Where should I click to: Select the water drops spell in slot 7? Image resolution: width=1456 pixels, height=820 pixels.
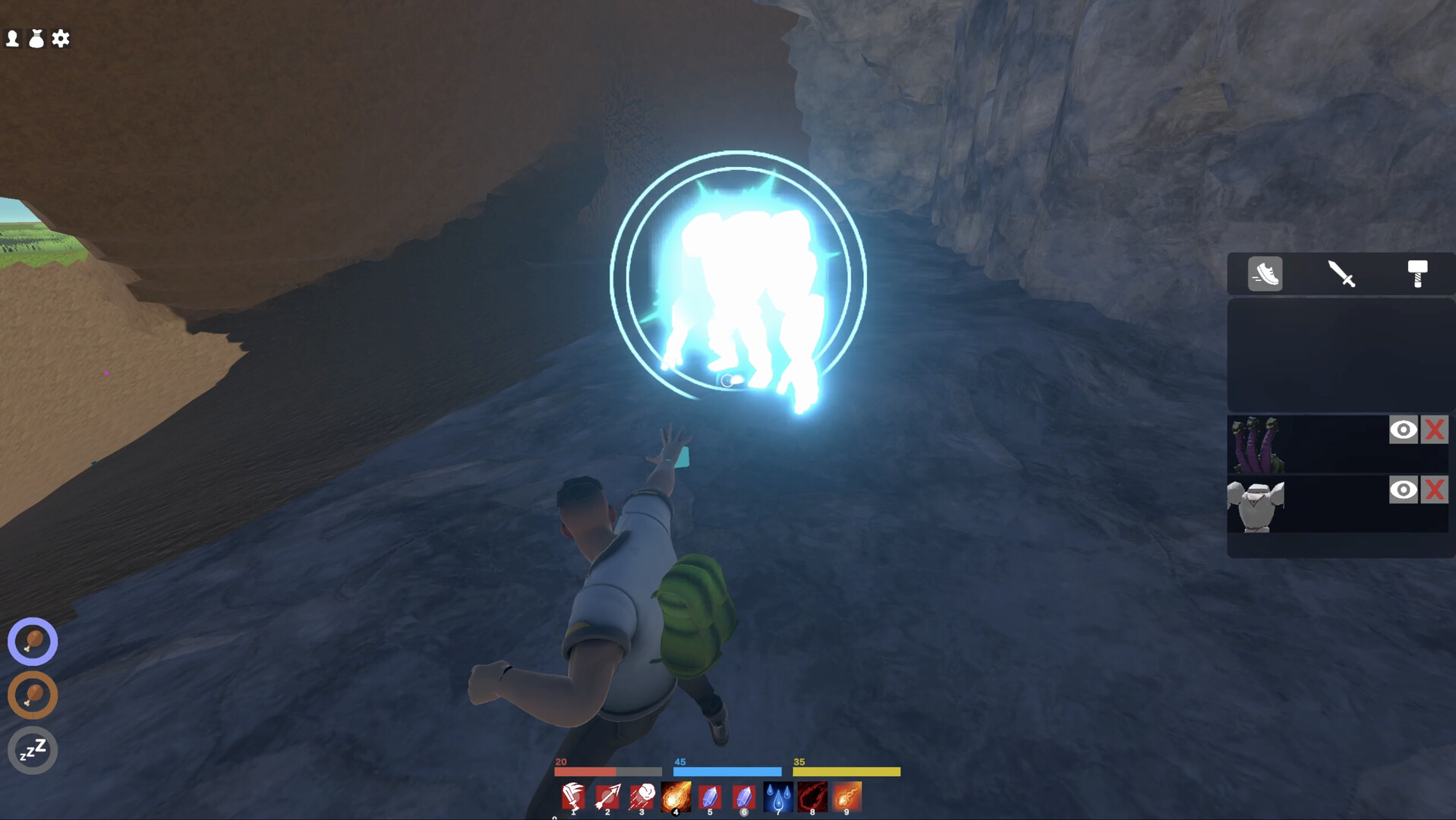click(777, 796)
